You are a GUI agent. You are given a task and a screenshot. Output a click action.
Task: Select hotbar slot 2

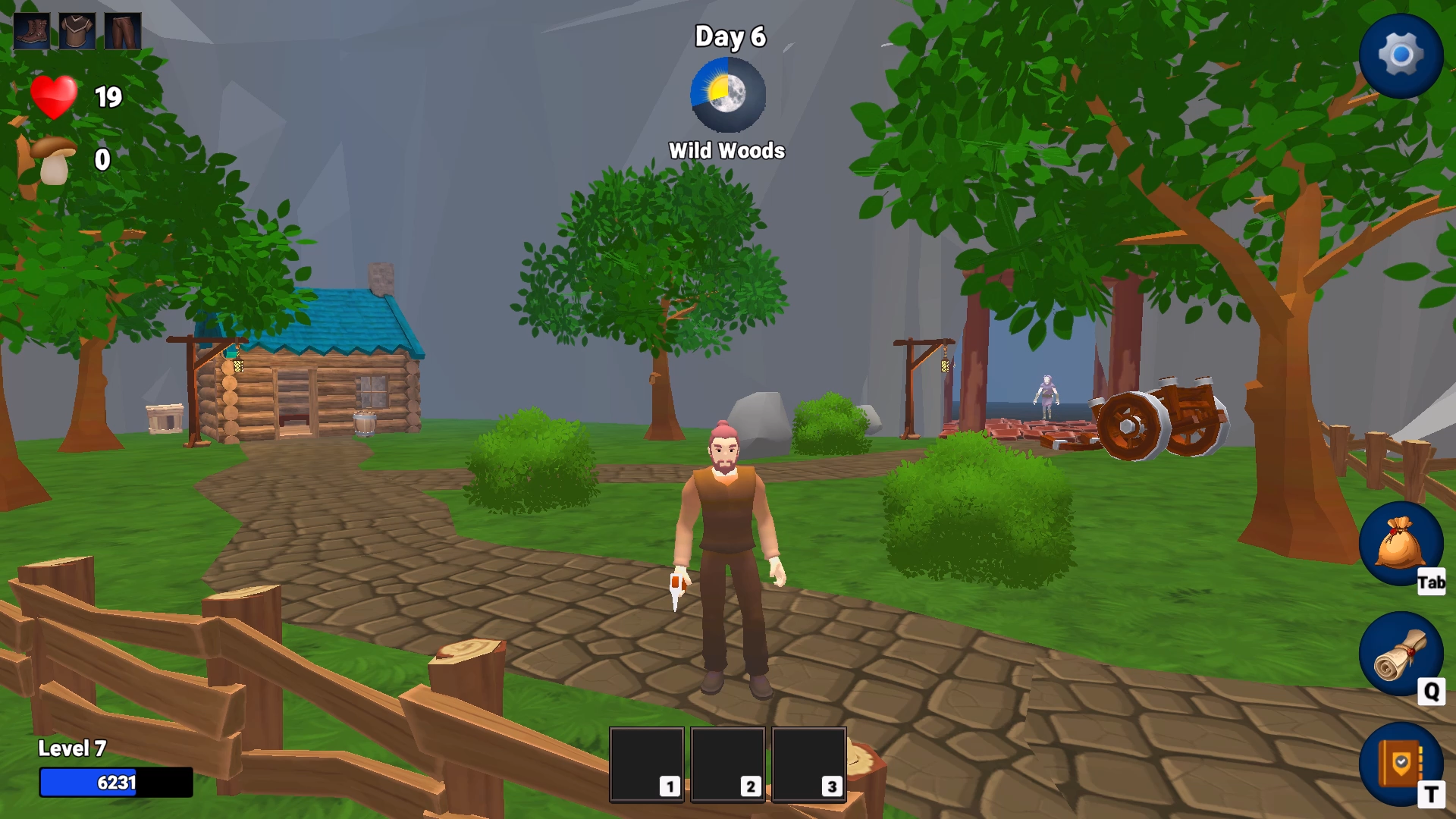point(728,764)
